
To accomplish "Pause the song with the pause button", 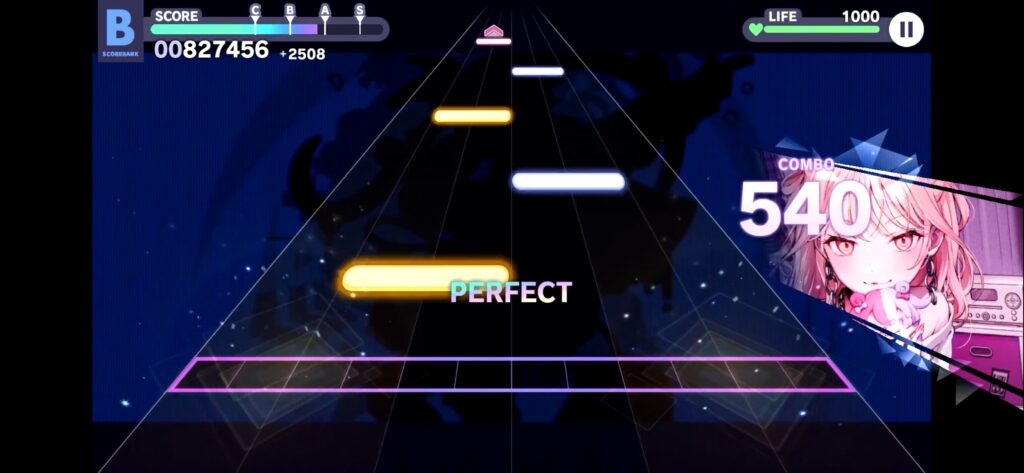I will (906, 29).
